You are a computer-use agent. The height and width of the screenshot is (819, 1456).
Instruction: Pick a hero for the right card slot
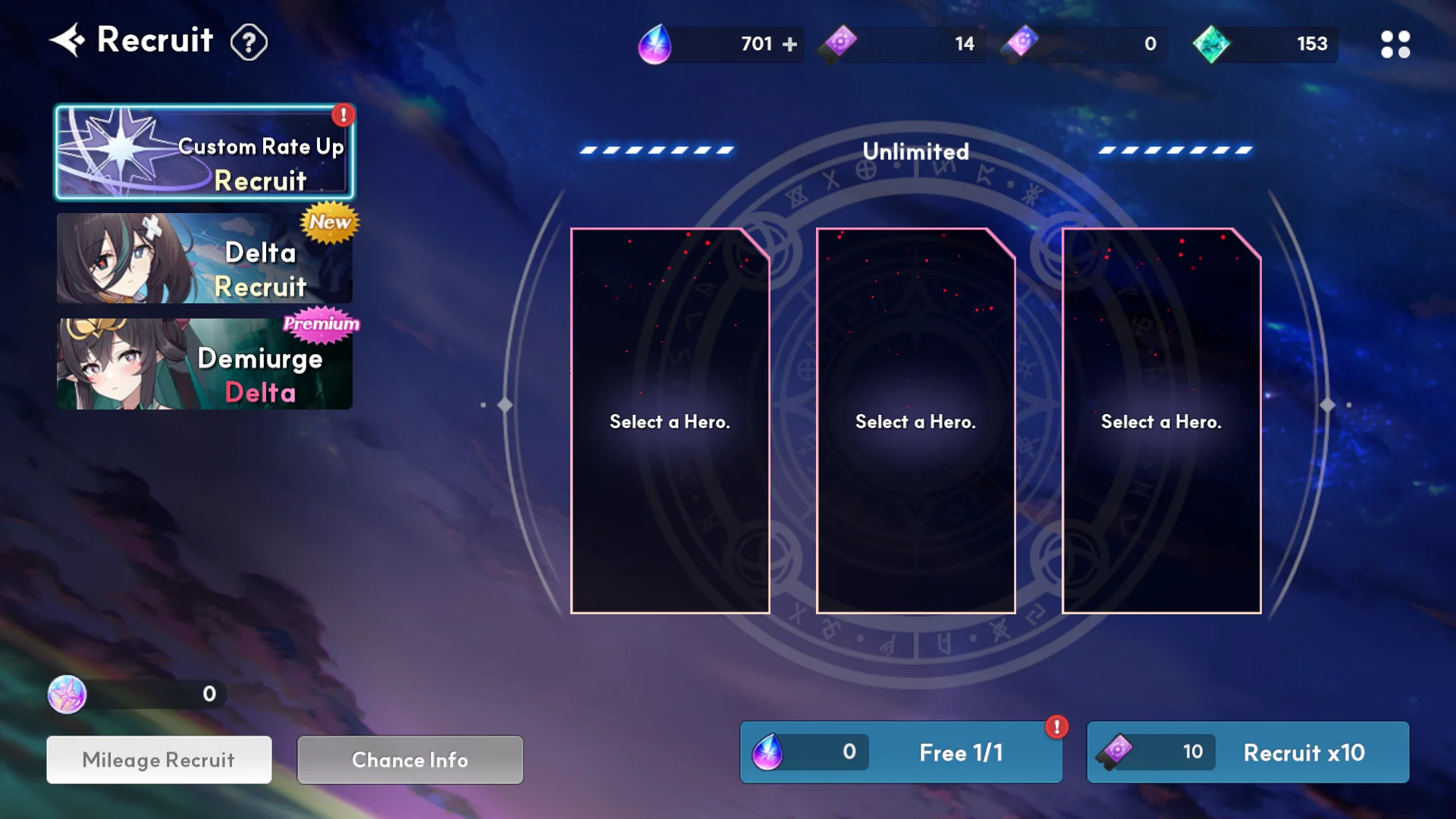point(1161,421)
